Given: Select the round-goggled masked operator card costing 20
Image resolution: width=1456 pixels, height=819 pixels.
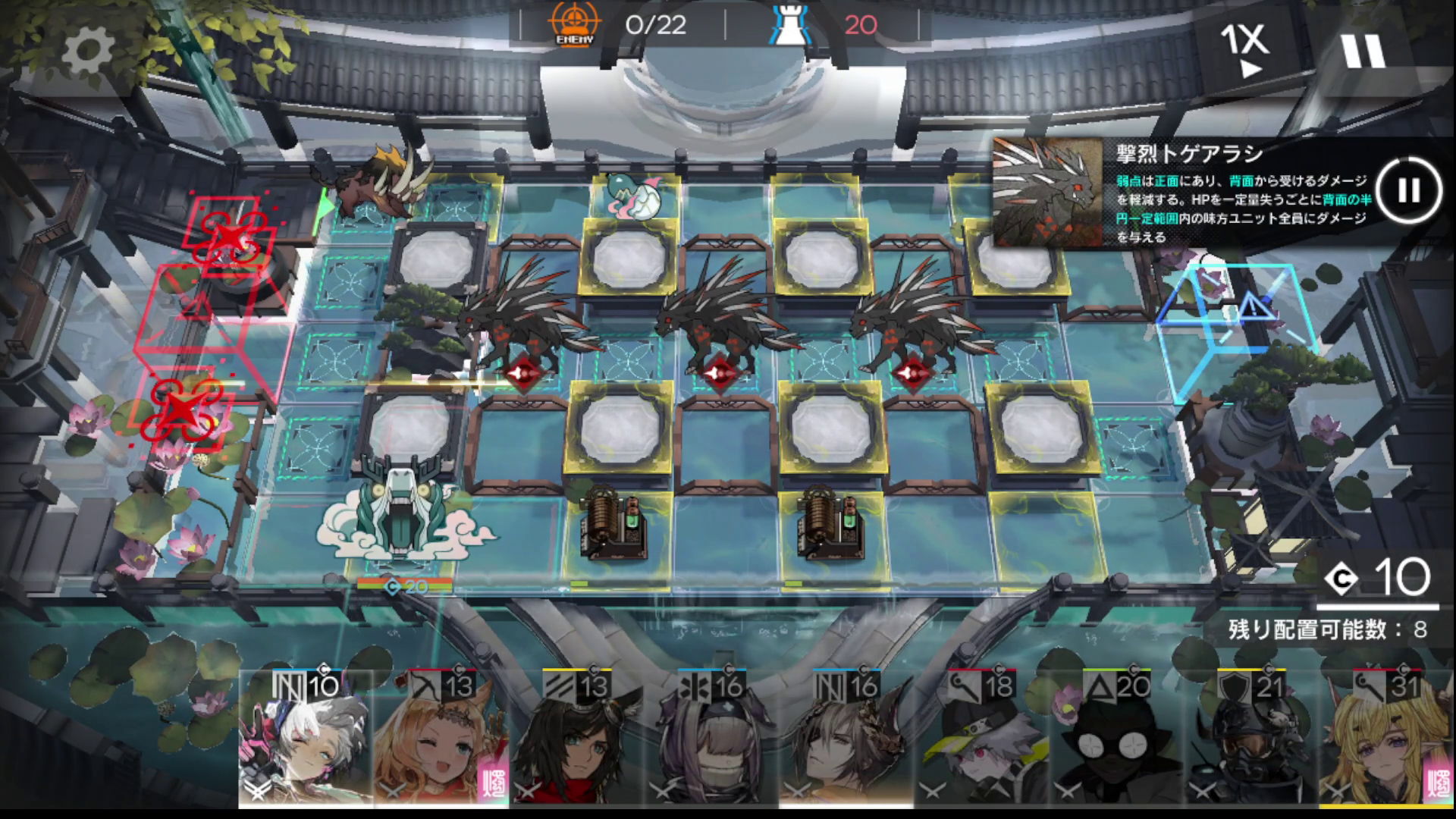Looking at the screenshot, I should coord(1116,739).
